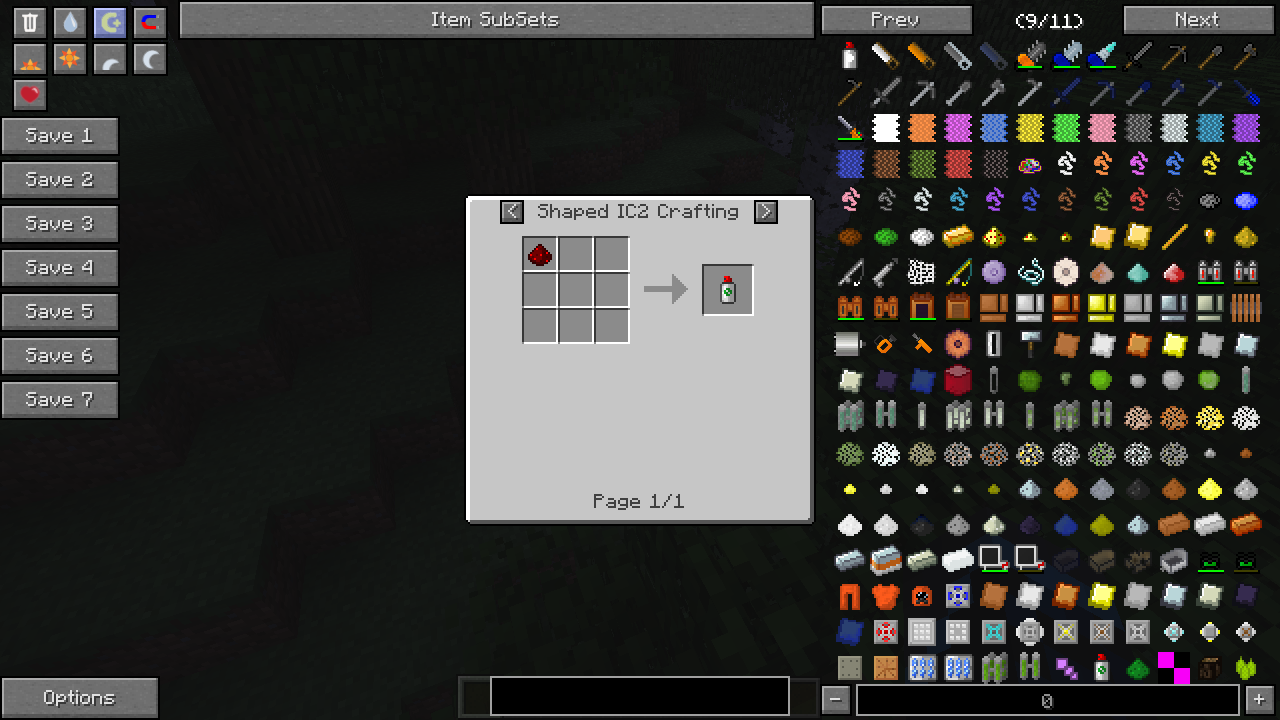Click the magenta and black missing-texture item
1280x720 pixels.
(x=1173, y=667)
